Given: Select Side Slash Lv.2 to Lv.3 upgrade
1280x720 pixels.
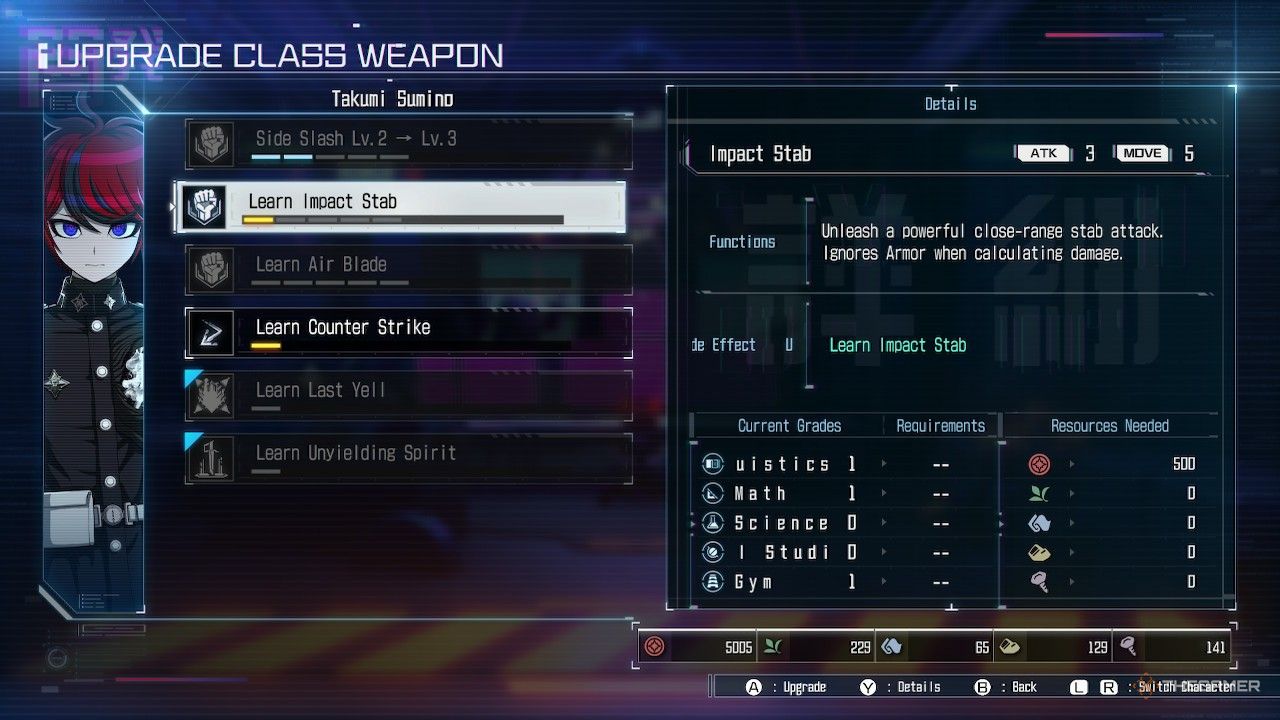Looking at the screenshot, I should [408, 144].
